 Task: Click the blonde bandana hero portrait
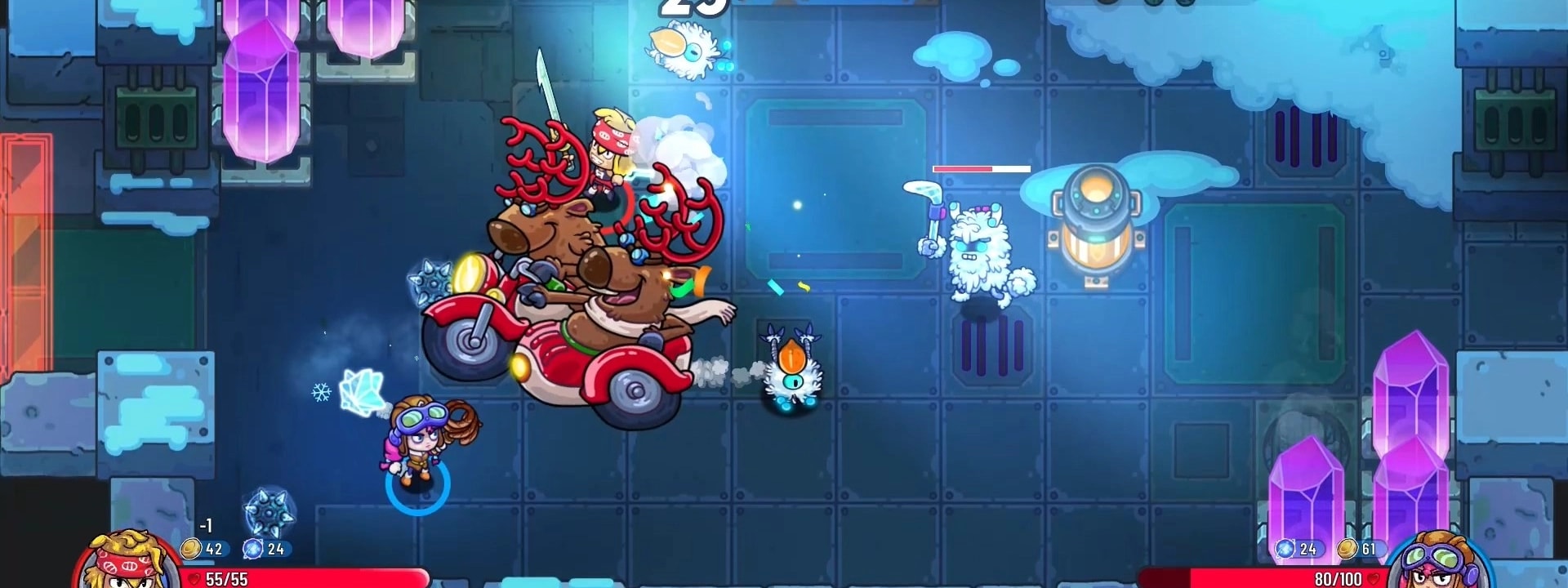(x=127, y=561)
